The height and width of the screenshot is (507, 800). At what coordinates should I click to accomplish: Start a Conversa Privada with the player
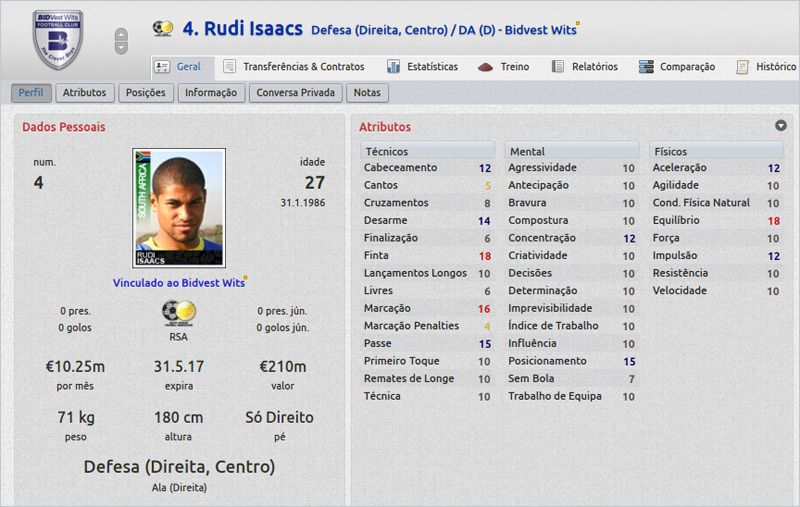point(297,93)
